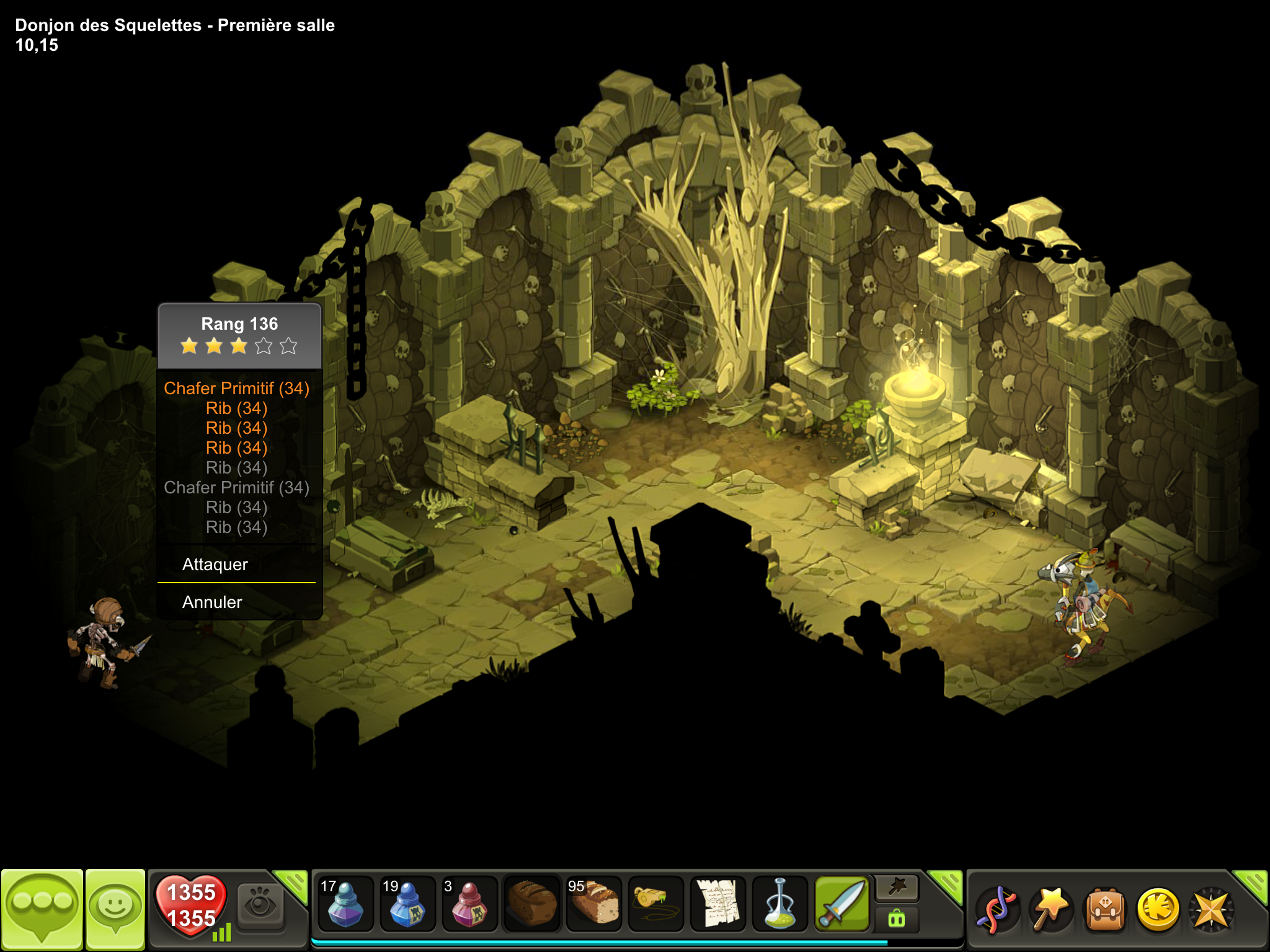Screen dimensions: 1270x952
Task: Choose Attaquer in the monster group menu
Action: coord(215,564)
